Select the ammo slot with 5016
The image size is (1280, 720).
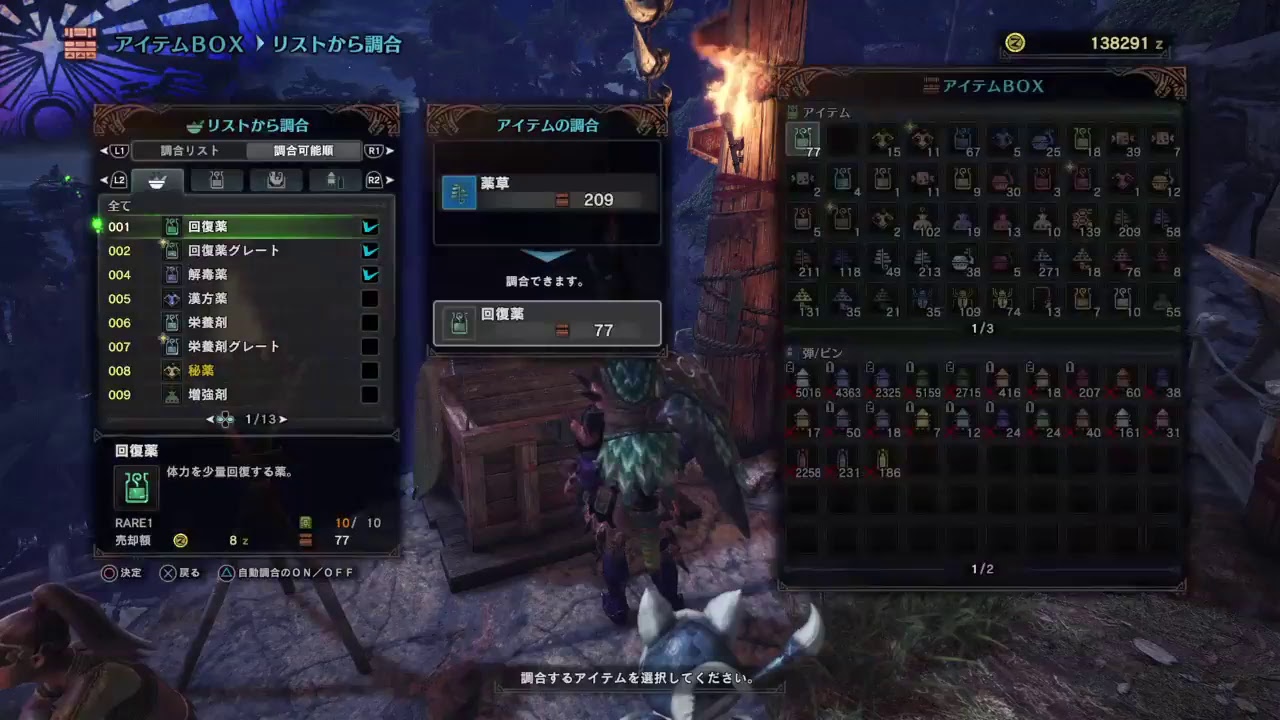(804, 381)
